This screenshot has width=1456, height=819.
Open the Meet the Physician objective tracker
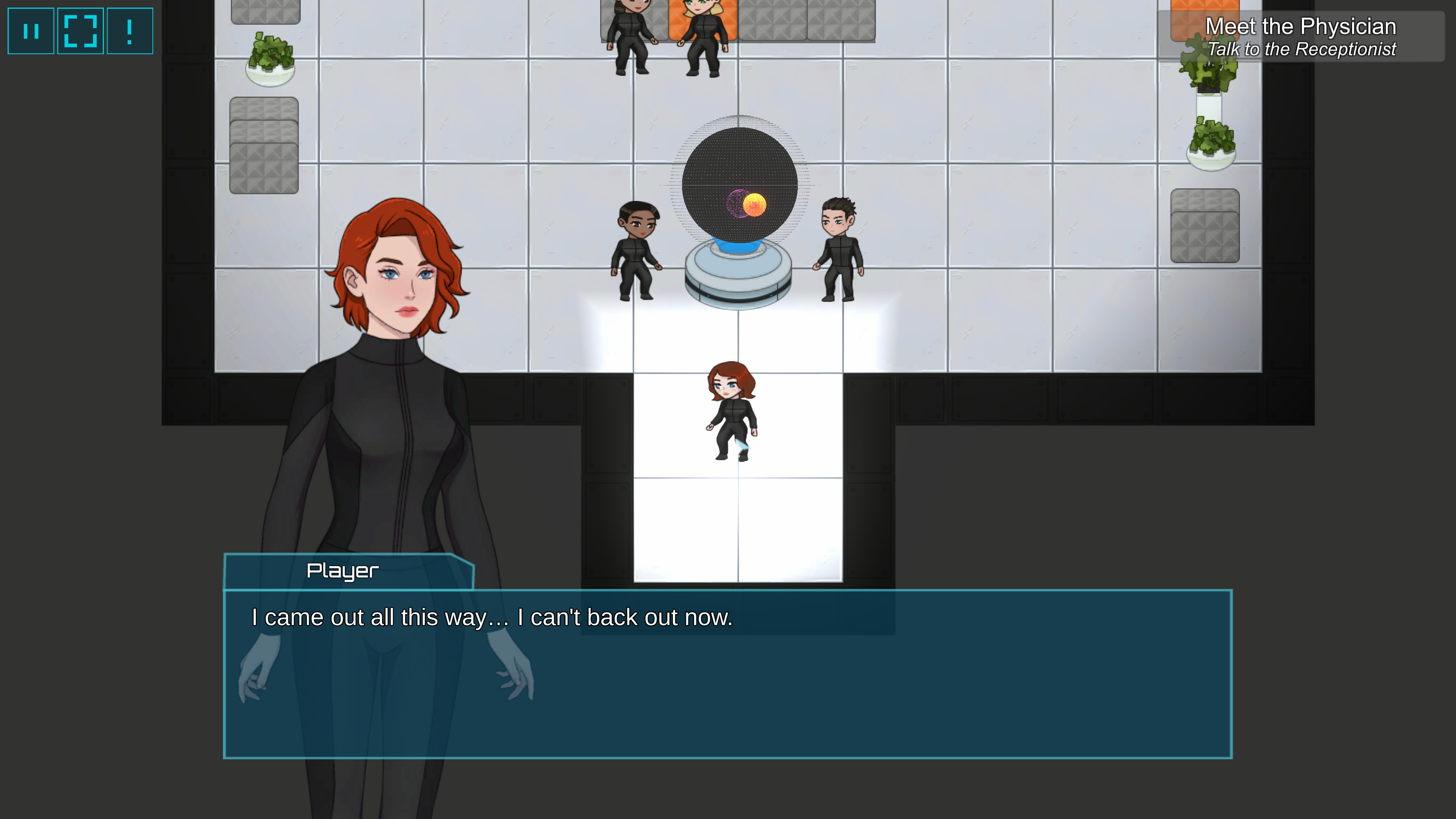click(1300, 37)
